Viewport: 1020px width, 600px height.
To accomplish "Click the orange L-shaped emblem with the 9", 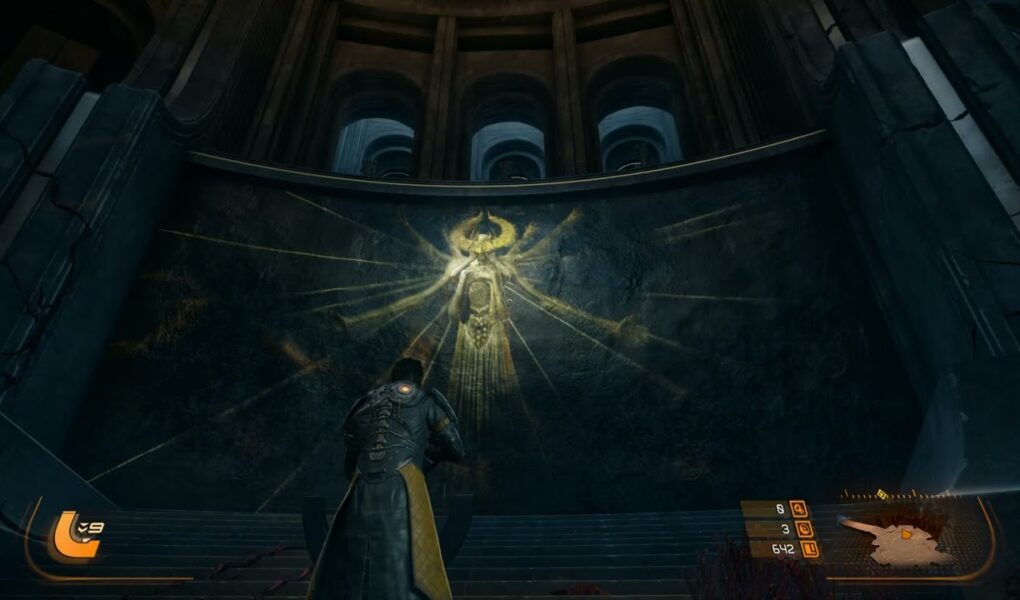I will click(x=76, y=534).
